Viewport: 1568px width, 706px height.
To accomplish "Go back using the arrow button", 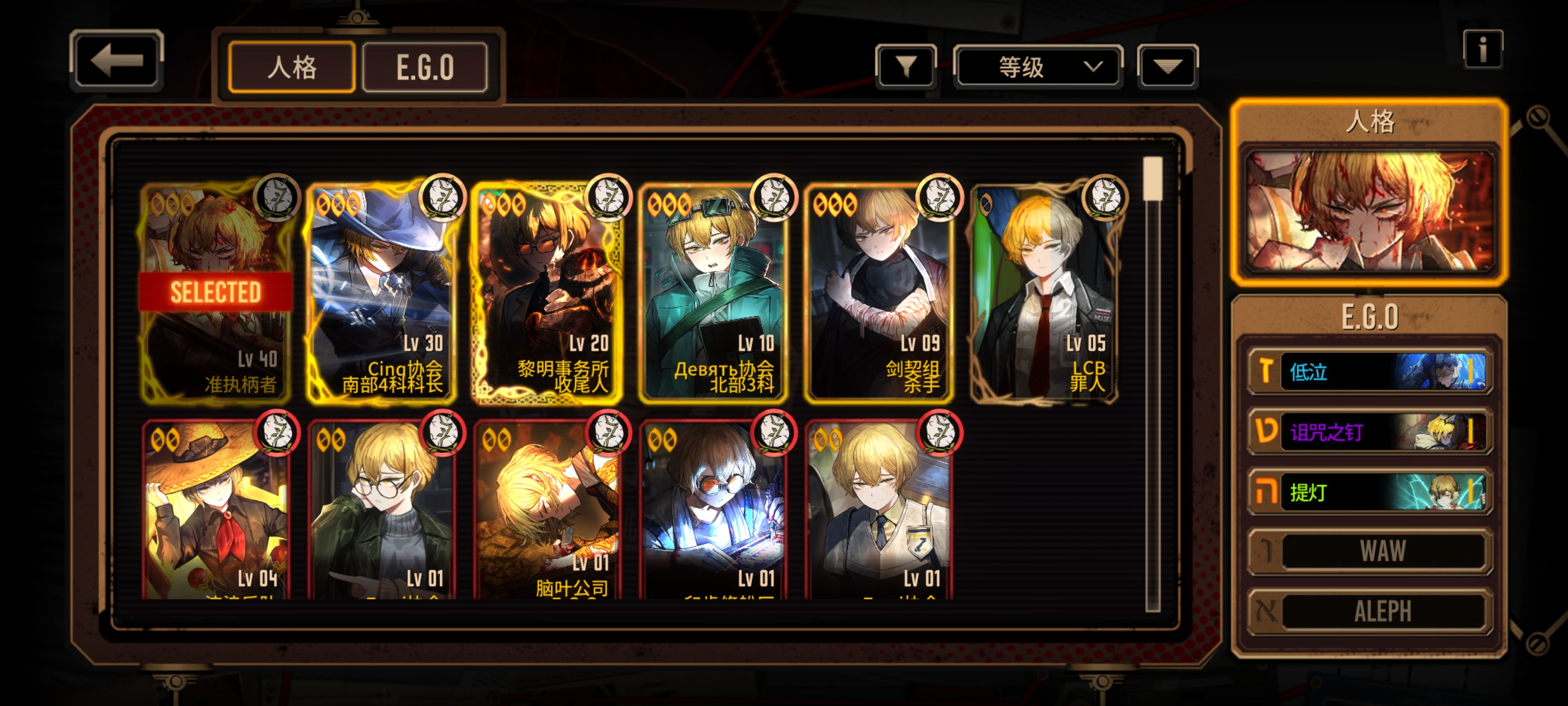I will pos(116,61).
